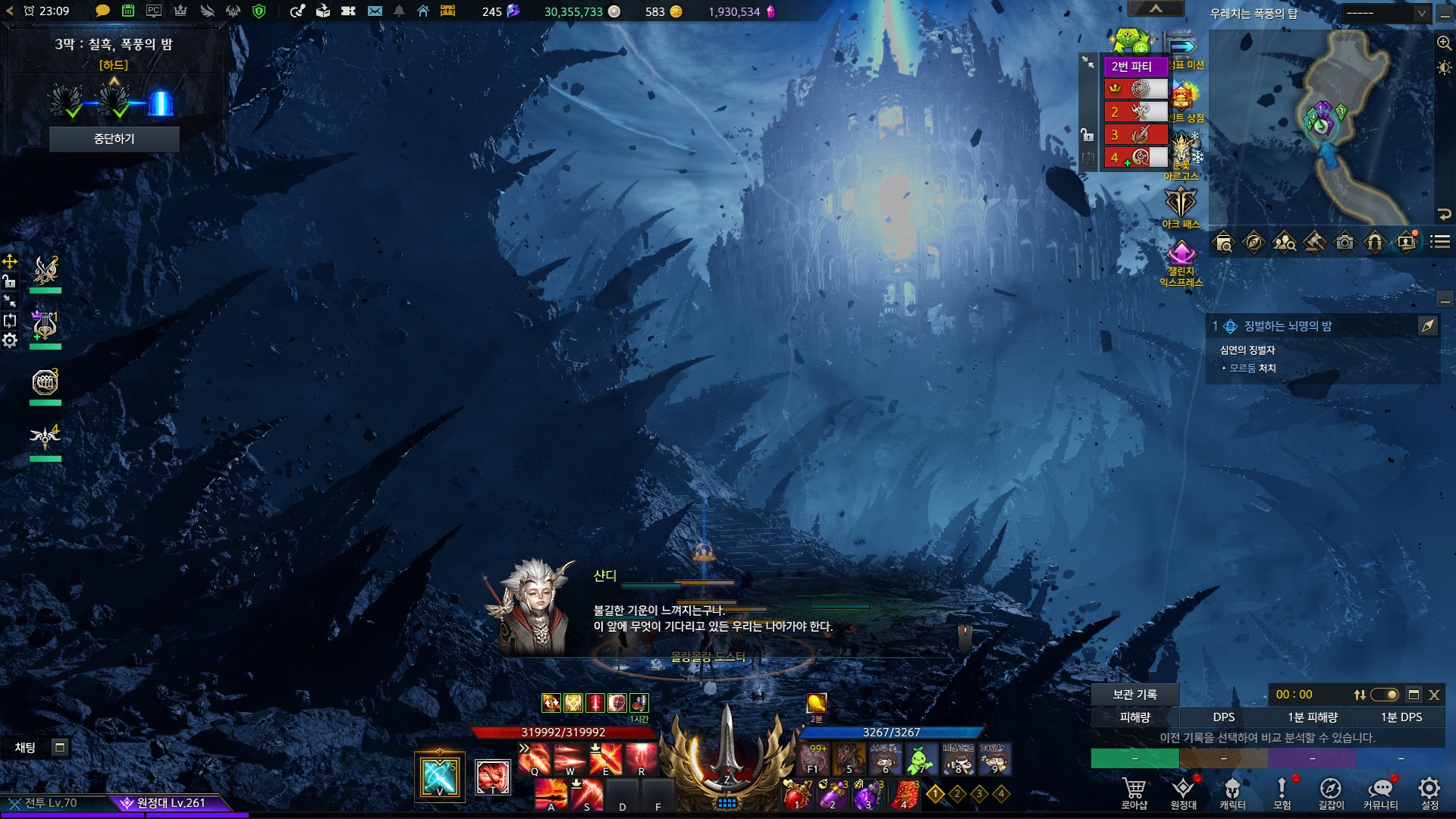Open the 길잡이 guide menu
Screen dimensions: 1456x819
tap(1331, 792)
